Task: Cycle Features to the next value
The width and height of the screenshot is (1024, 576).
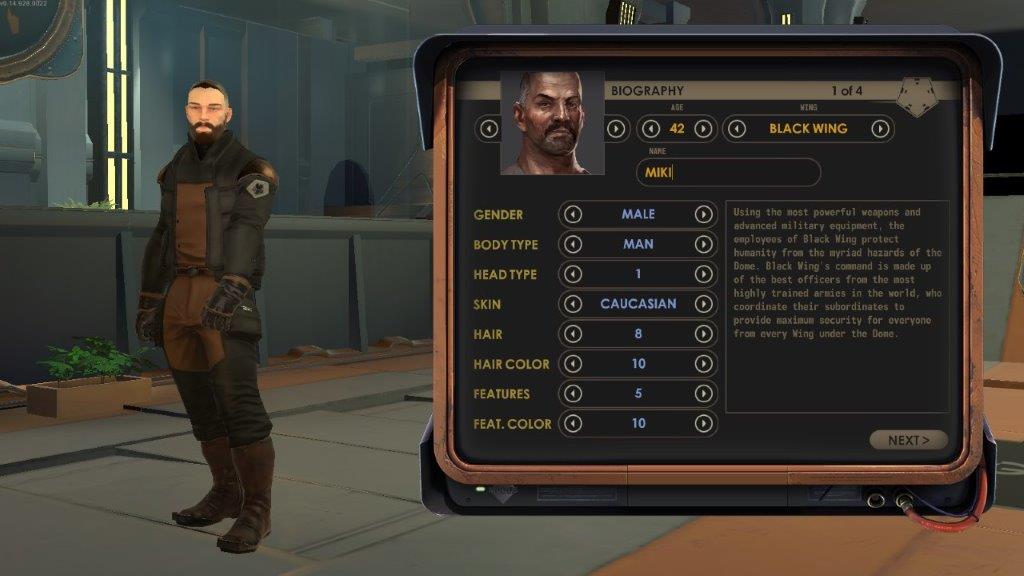Action: [703, 394]
